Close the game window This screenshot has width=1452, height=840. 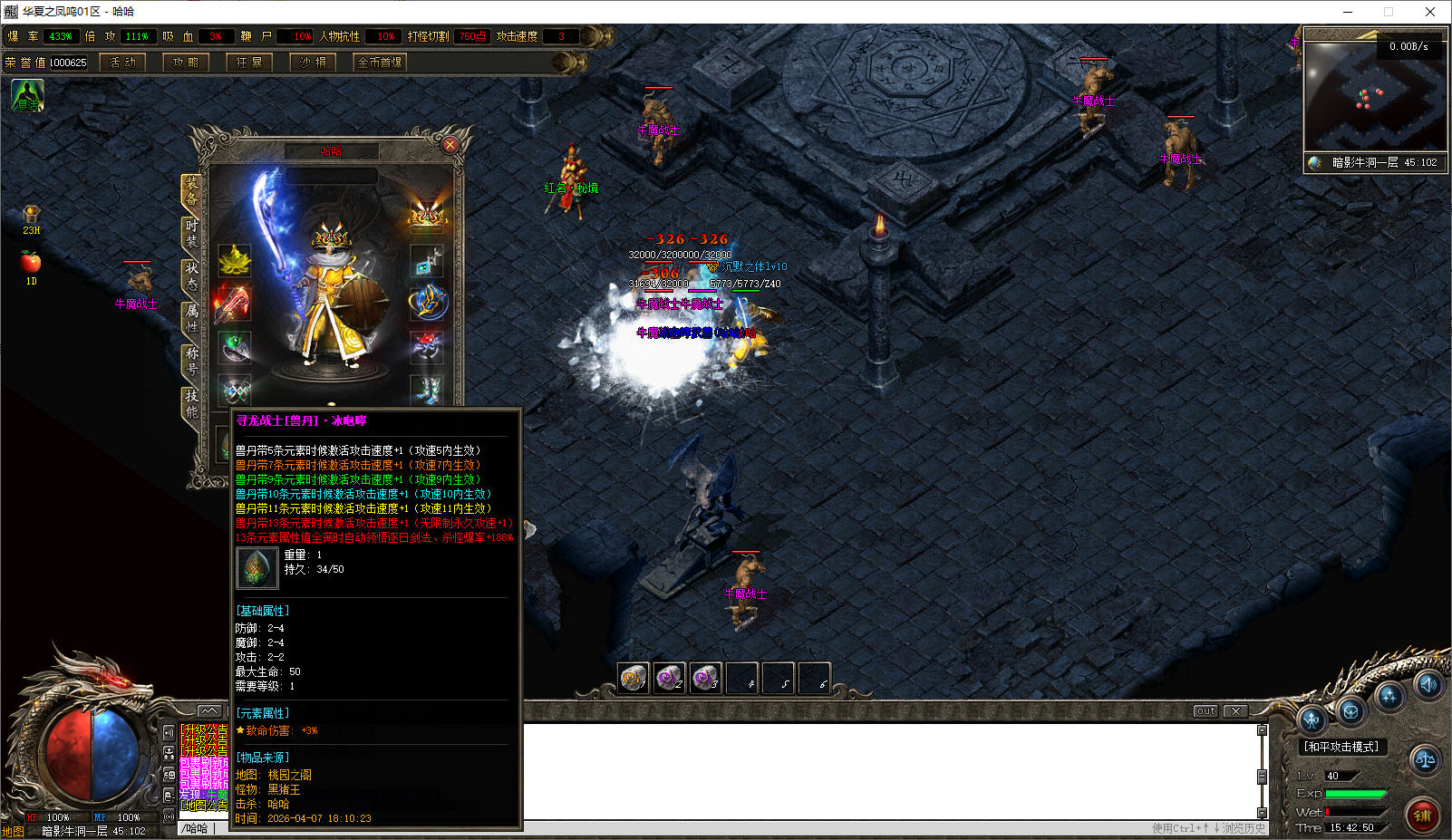pos(1430,12)
